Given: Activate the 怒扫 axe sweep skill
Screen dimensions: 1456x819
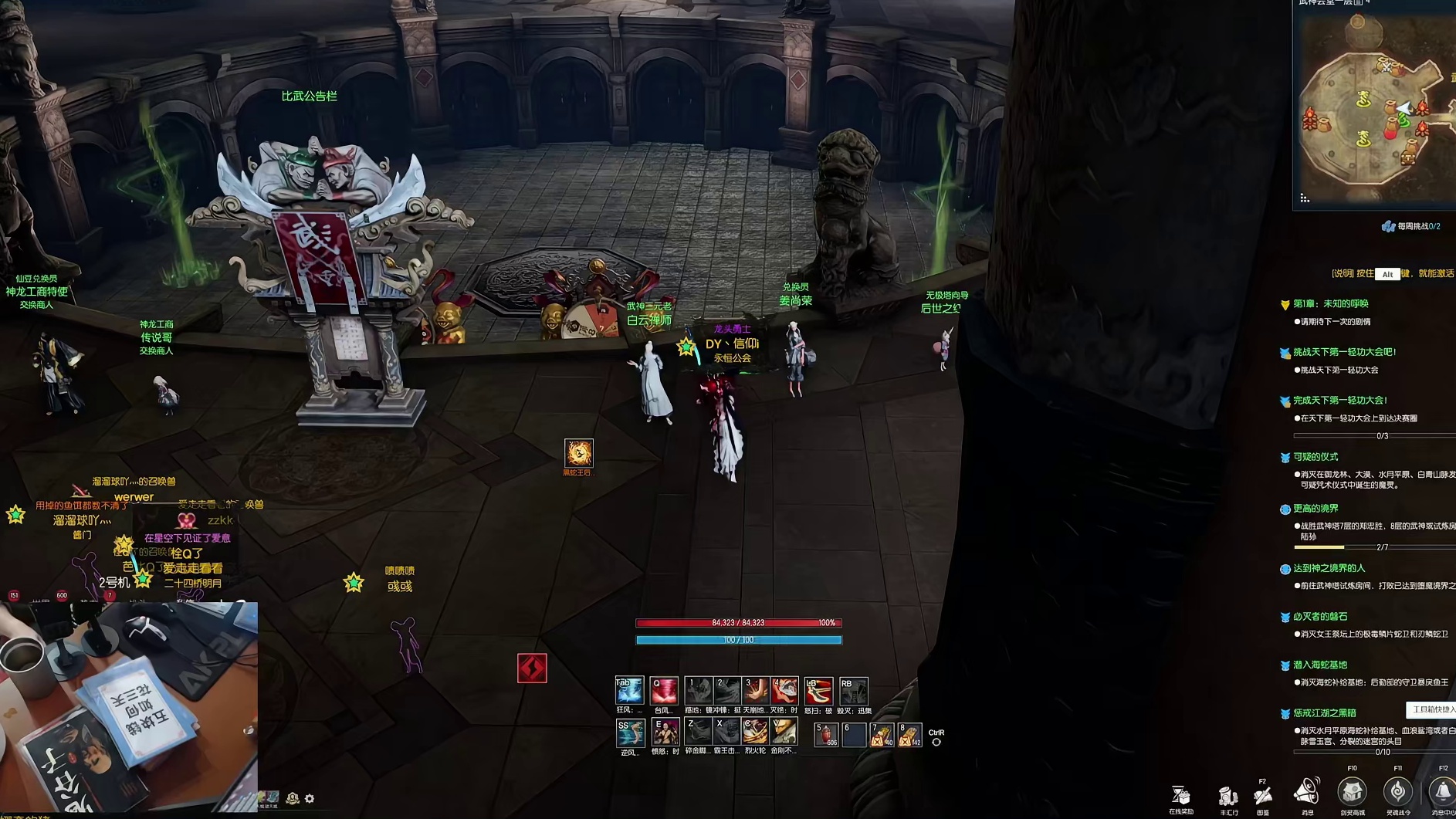Looking at the screenshot, I should click(818, 690).
